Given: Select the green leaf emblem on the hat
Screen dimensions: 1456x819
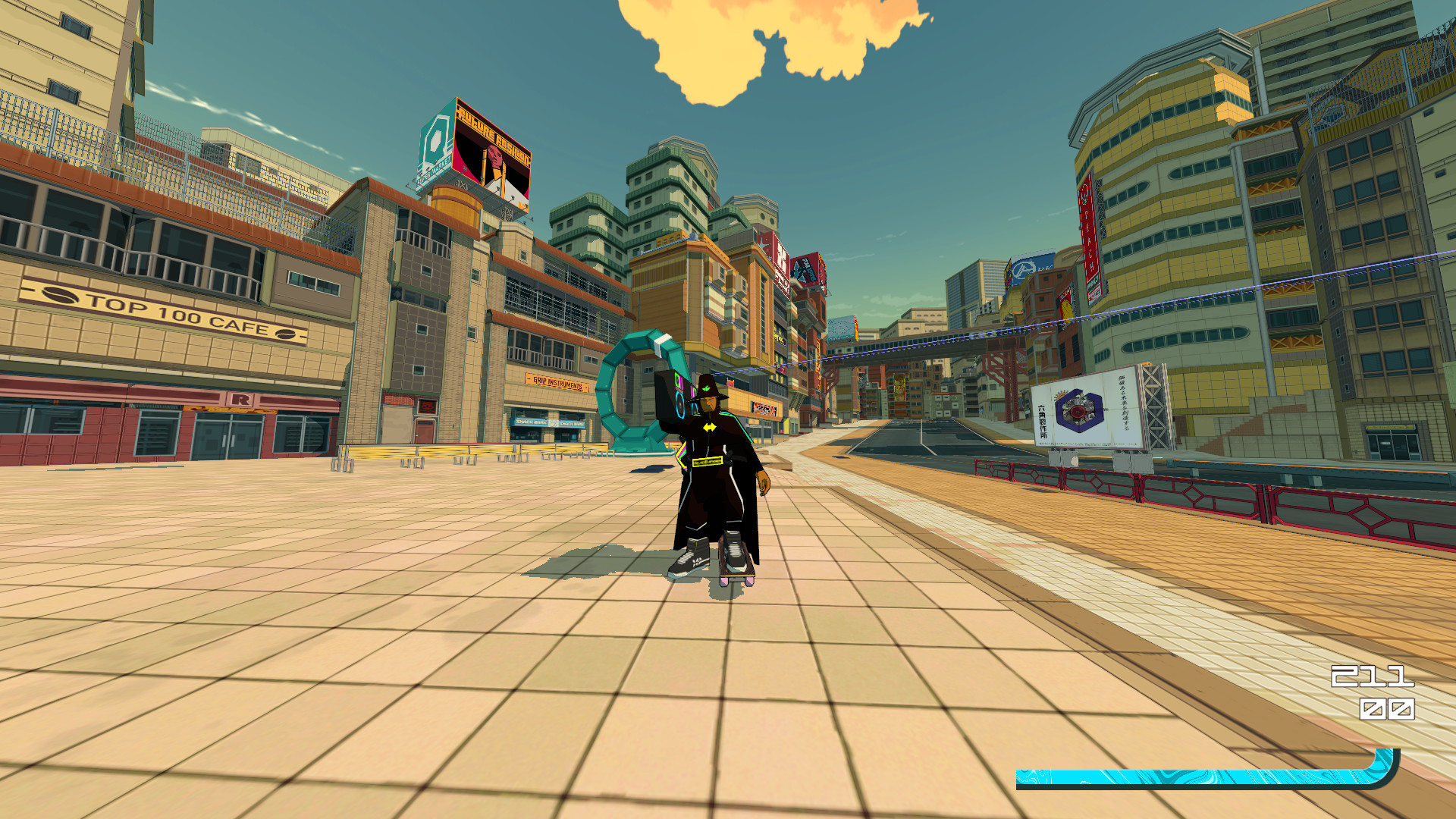Looking at the screenshot, I should [706, 388].
